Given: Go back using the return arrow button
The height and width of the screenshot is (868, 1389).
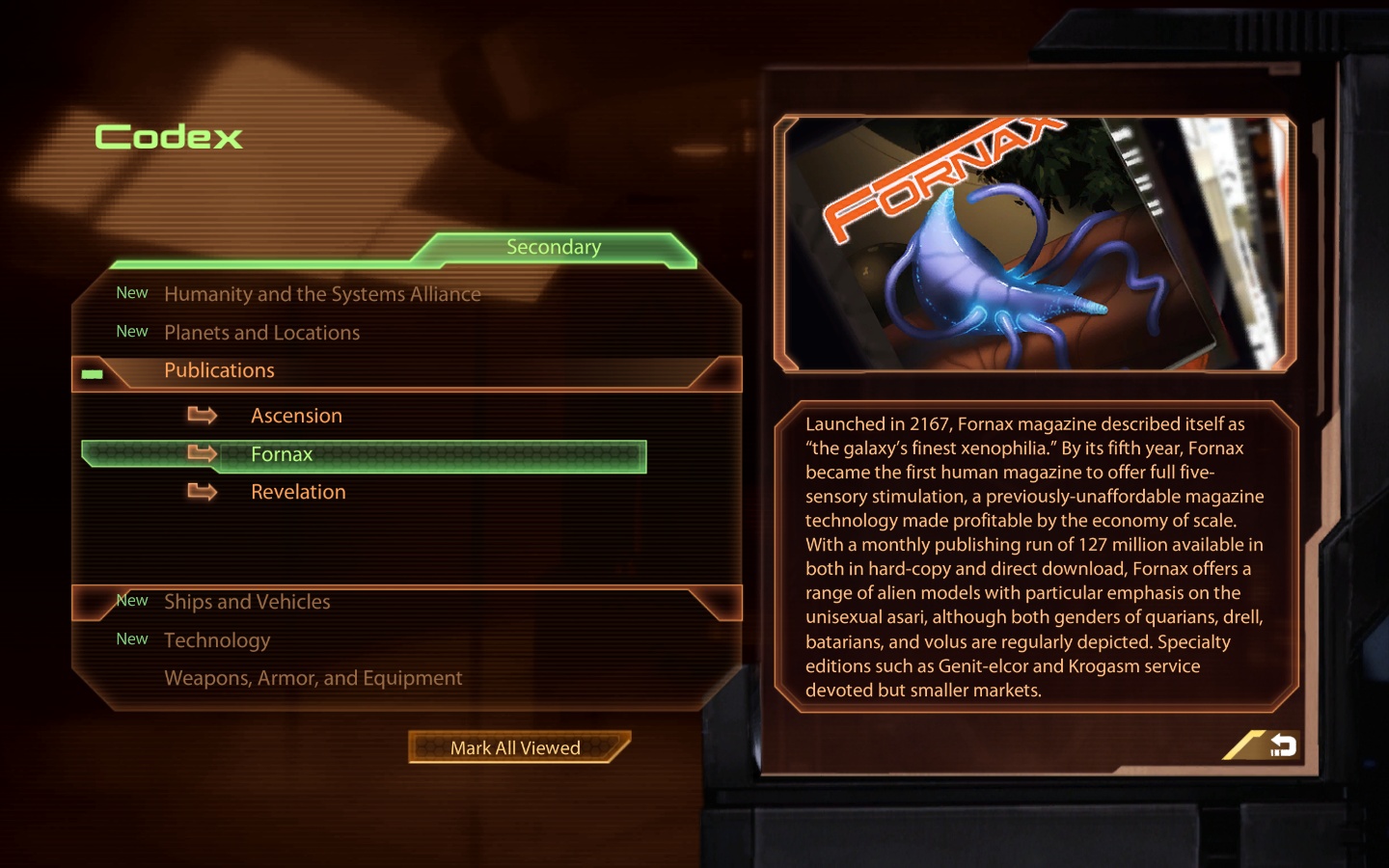Looking at the screenshot, I should click(x=1280, y=745).
